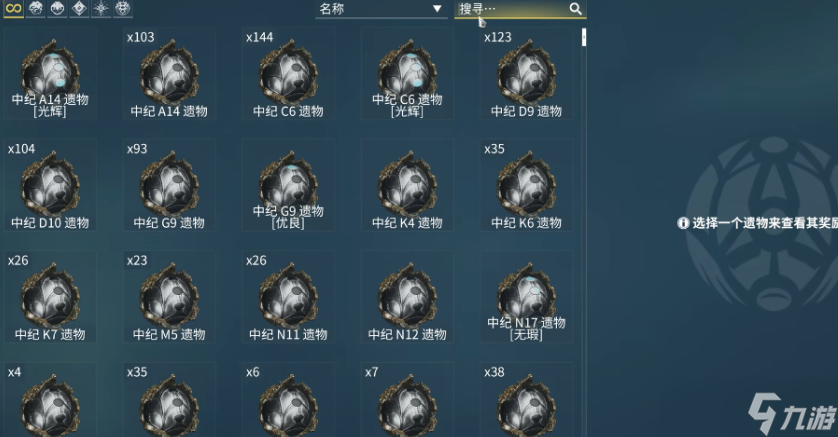Select the 中纪 C6 relic with x144
Image resolution: width=838 pixels, height=437 pixels.
pos(288,74)
